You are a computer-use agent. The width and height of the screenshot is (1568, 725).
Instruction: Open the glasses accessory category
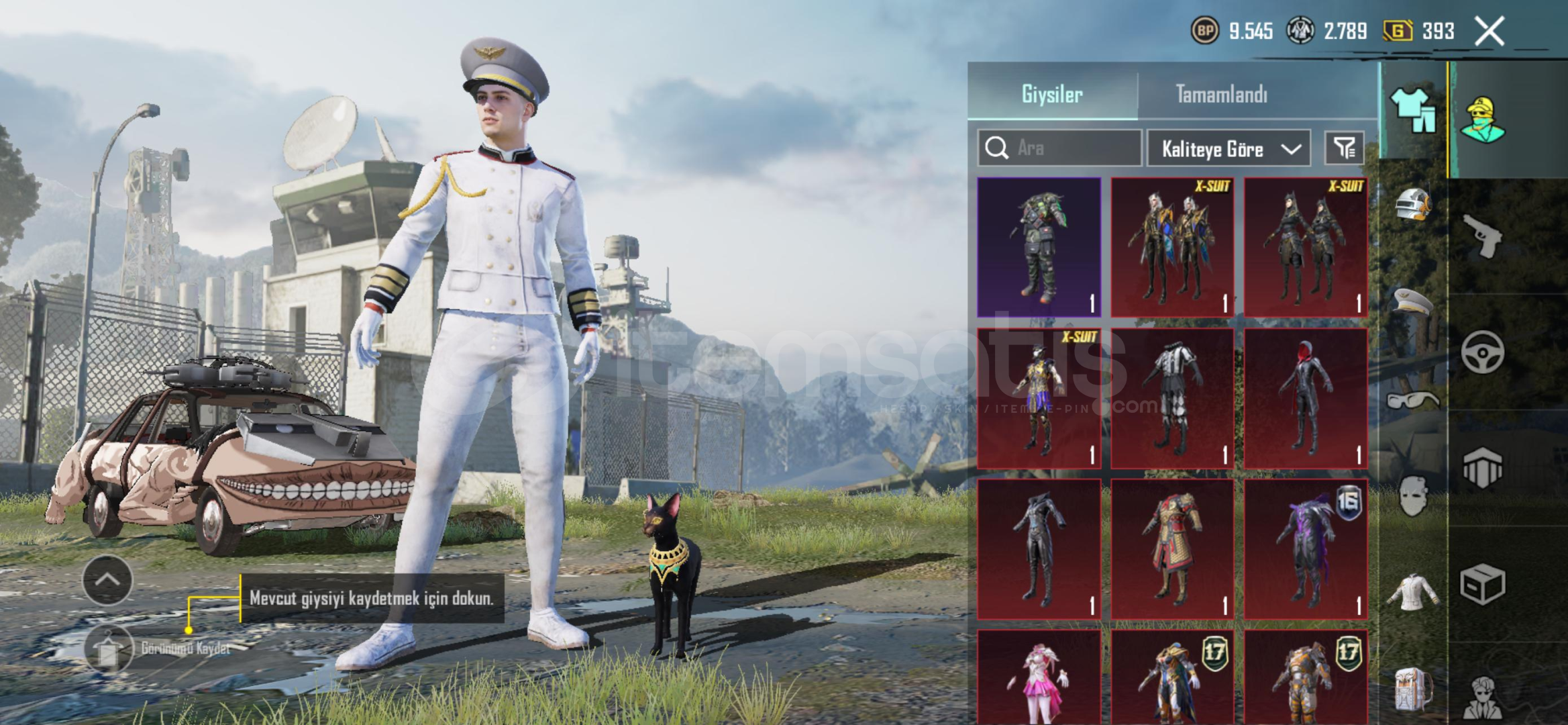click(x=1413, y=401)
